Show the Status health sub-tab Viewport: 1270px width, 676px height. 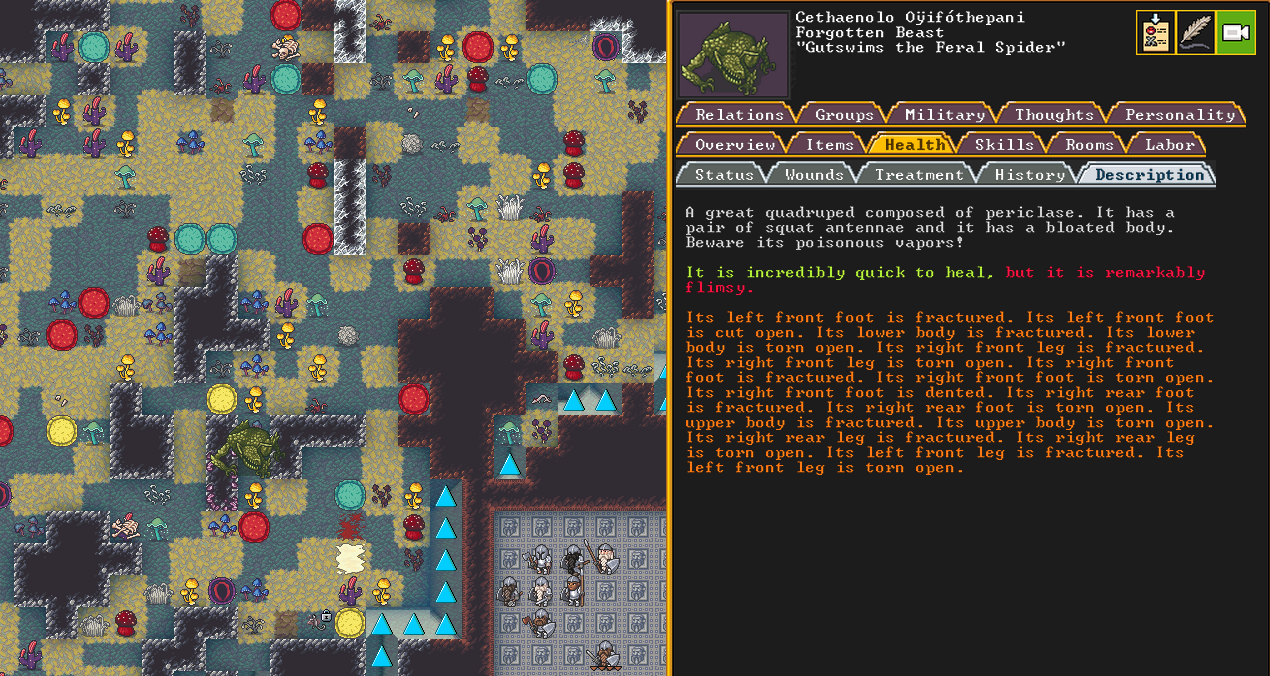(723, 175)
